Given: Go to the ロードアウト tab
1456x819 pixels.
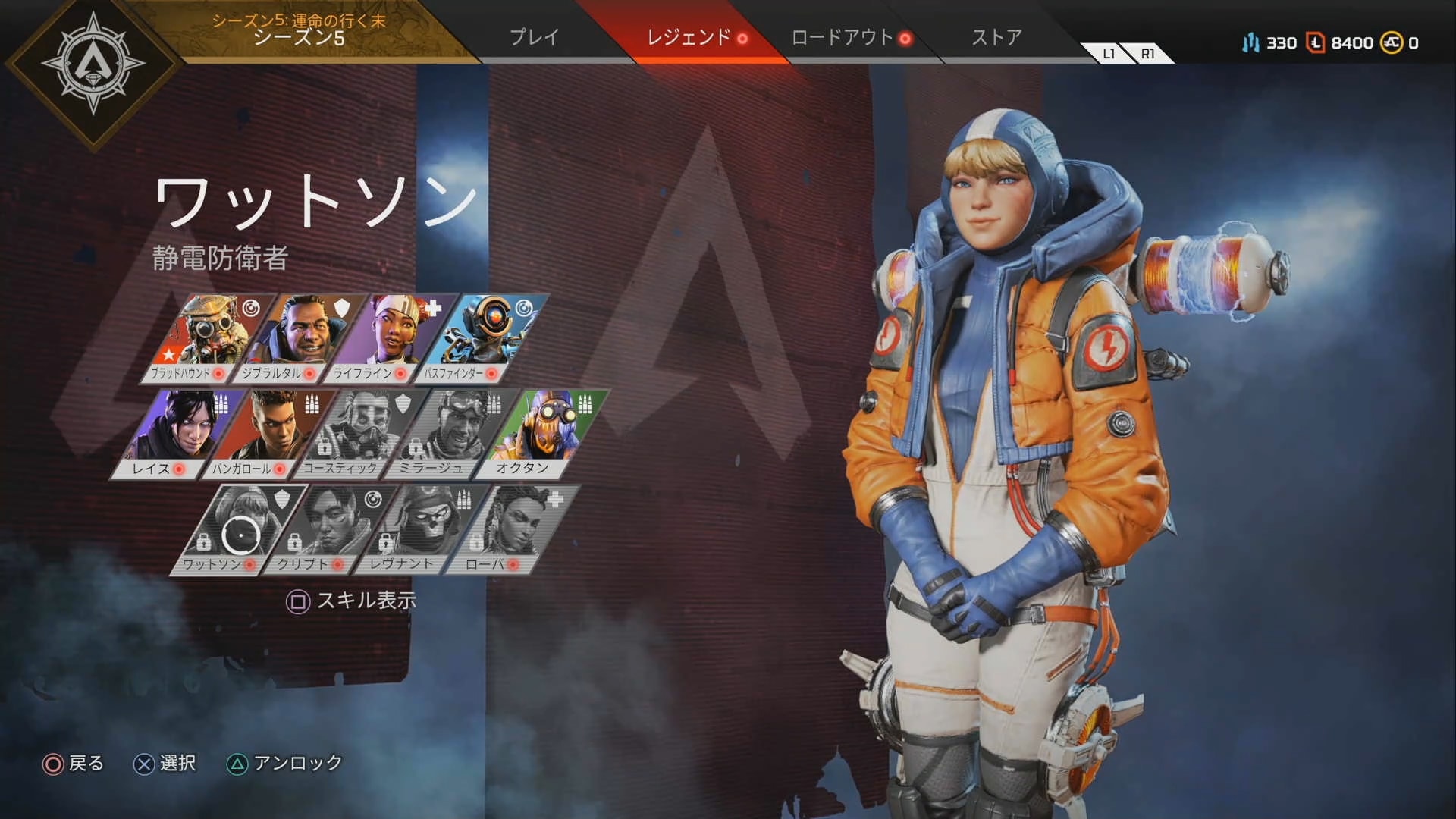Looking at the screenshot, I should tap(843, 37).
